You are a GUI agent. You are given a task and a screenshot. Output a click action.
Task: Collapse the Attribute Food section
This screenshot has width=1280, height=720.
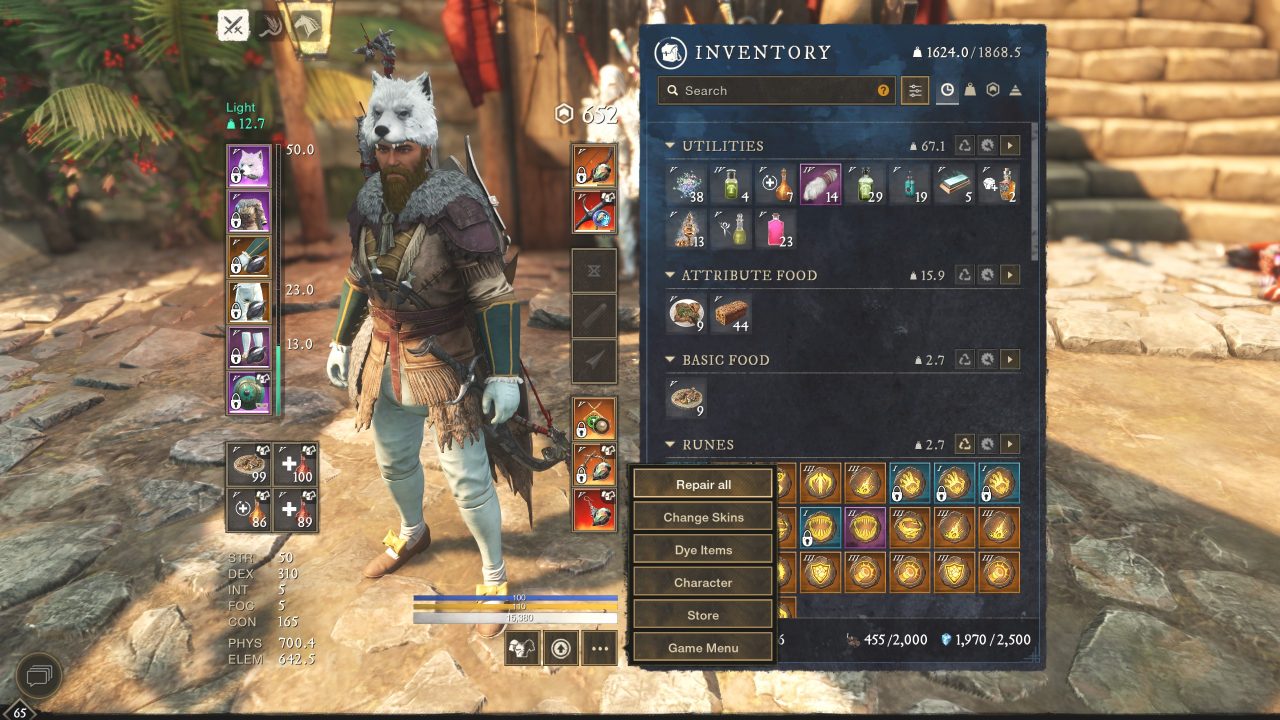[668, 275]
